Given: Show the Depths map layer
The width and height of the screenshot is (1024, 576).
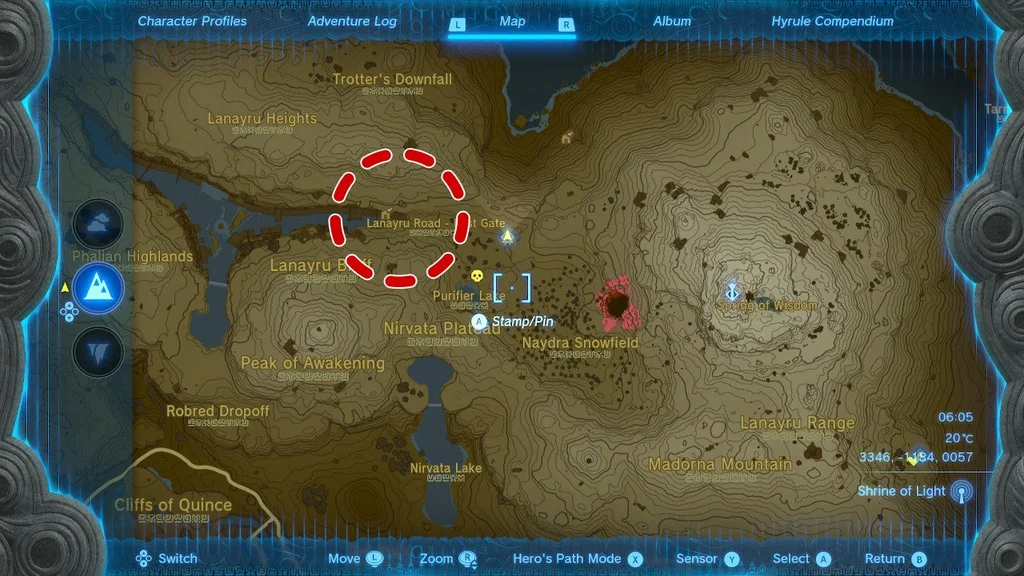Looking at the screenshot, I should 98,352.
